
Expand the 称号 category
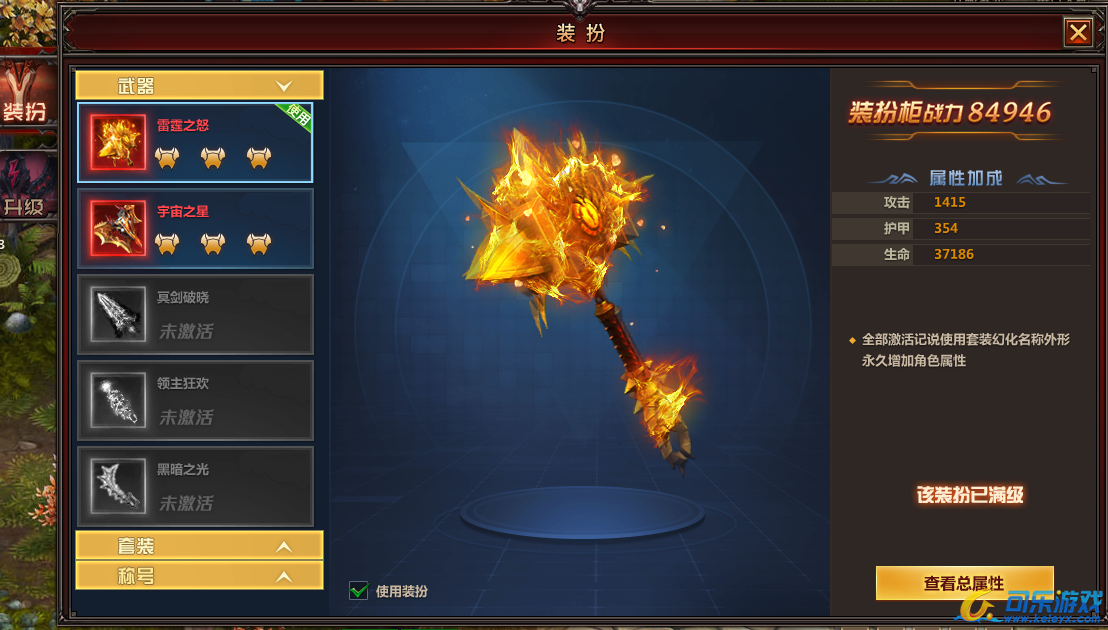pyautogui.click(x=199, y=576)
